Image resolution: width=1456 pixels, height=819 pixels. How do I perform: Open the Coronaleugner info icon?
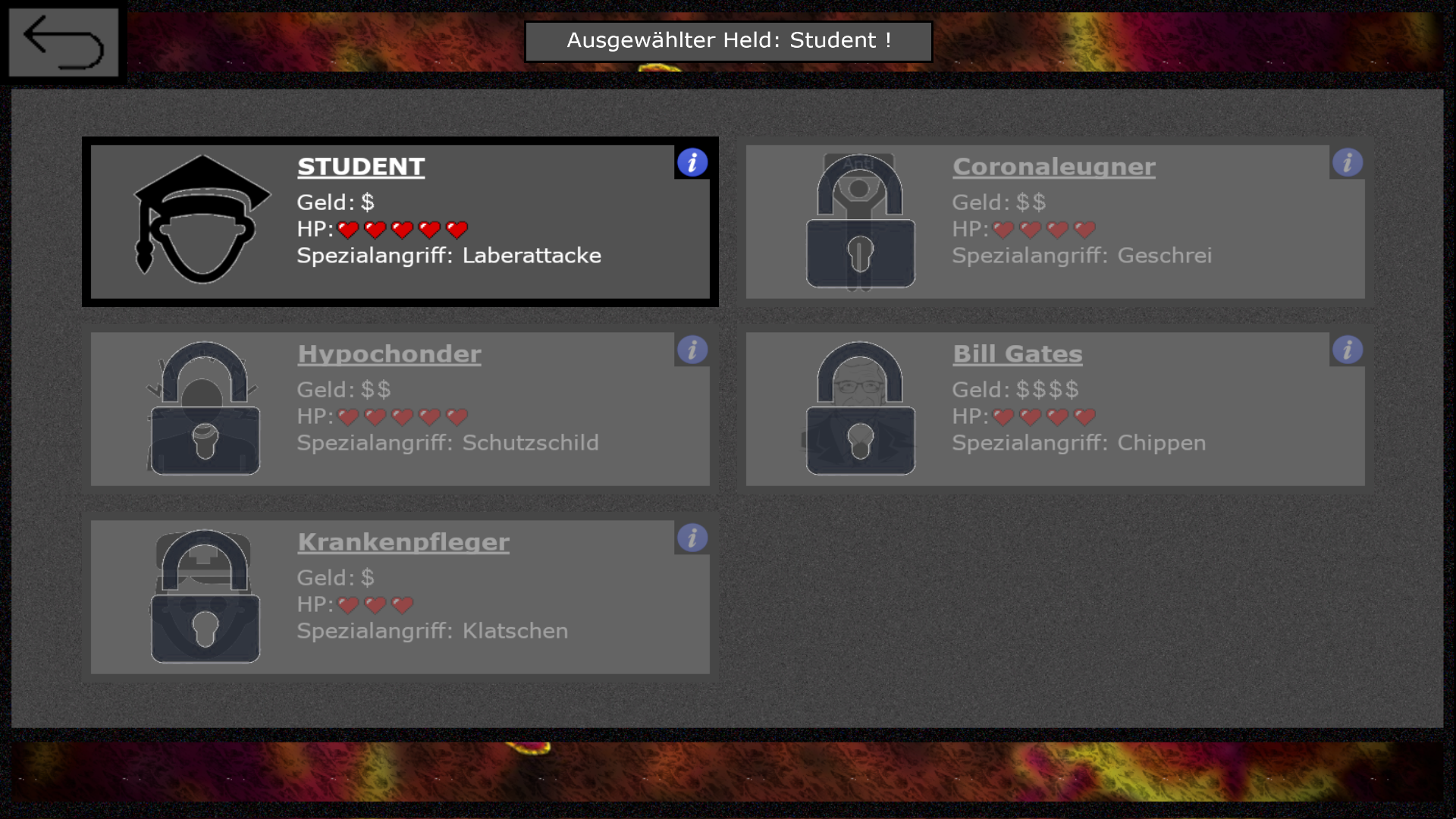coord(1348,162)
